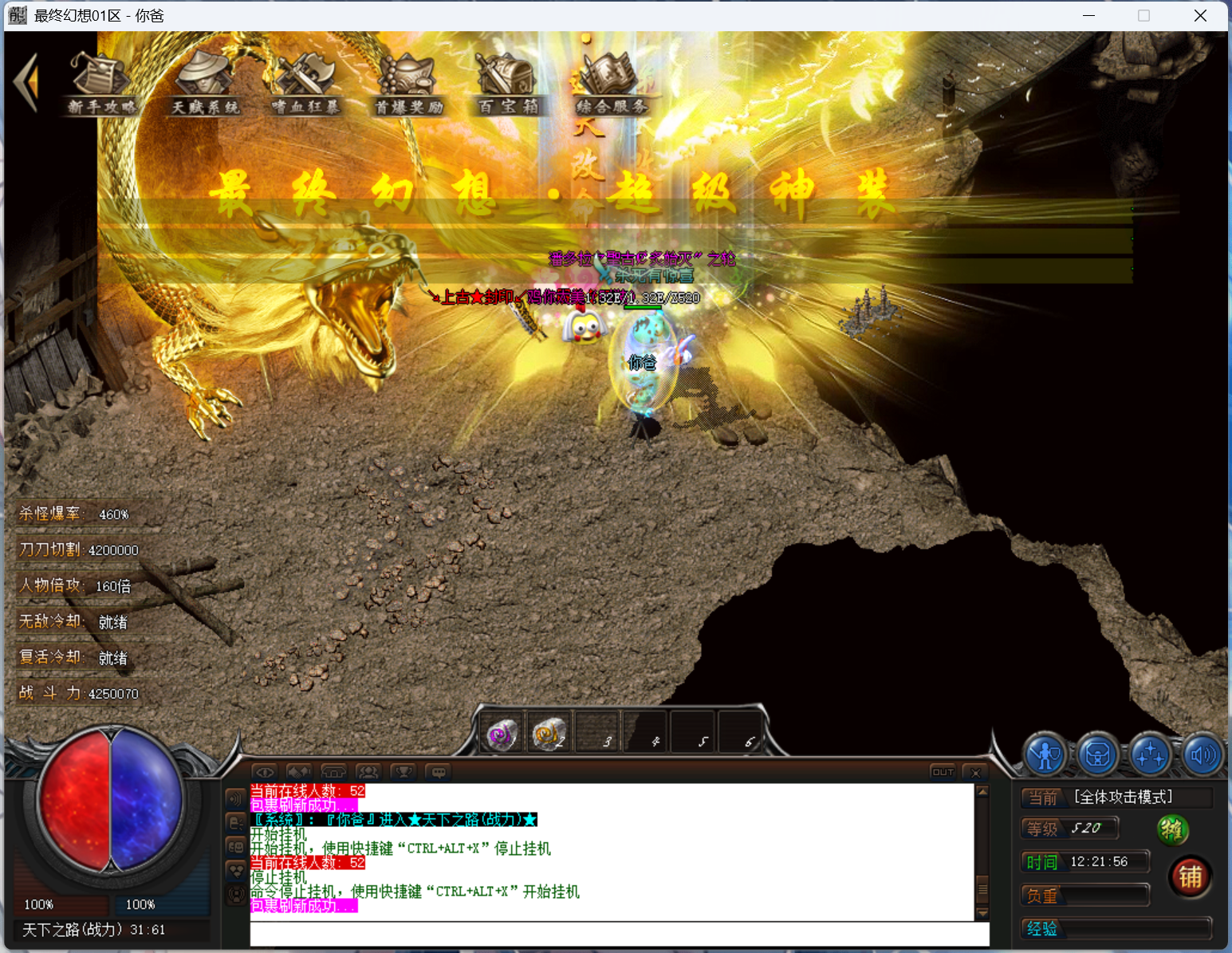
Task: Open the 新手攻略 beginner guide
Action: pos(100,85)
